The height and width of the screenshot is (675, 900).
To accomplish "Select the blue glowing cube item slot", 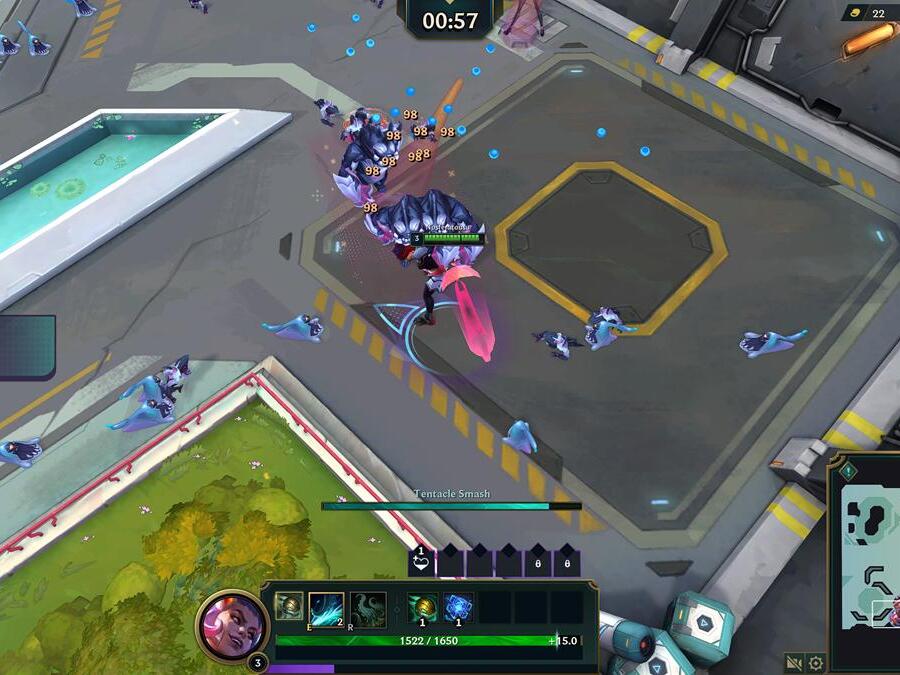I will [458, 607].
